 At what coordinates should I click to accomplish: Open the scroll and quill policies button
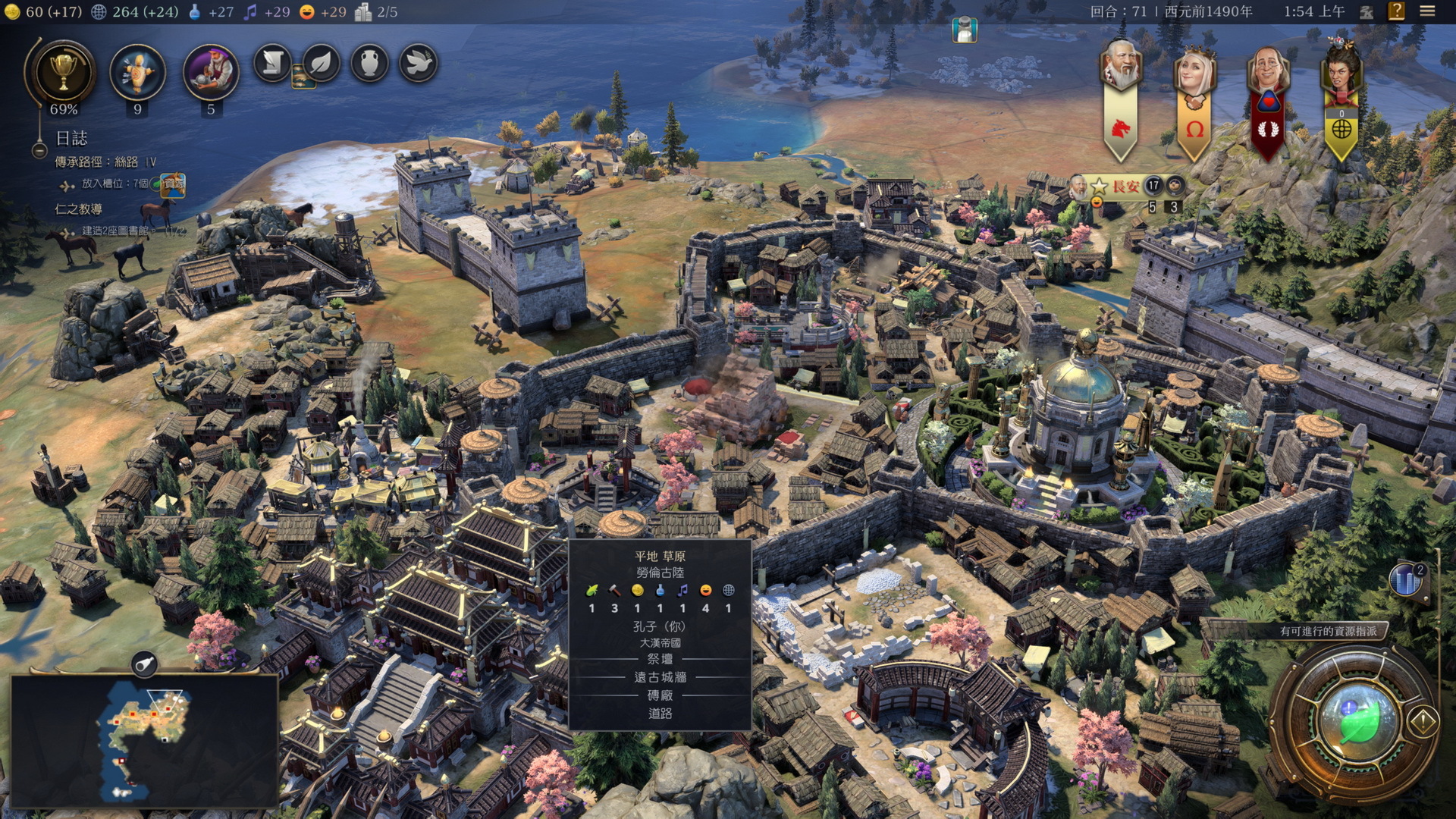pos(272,64)
